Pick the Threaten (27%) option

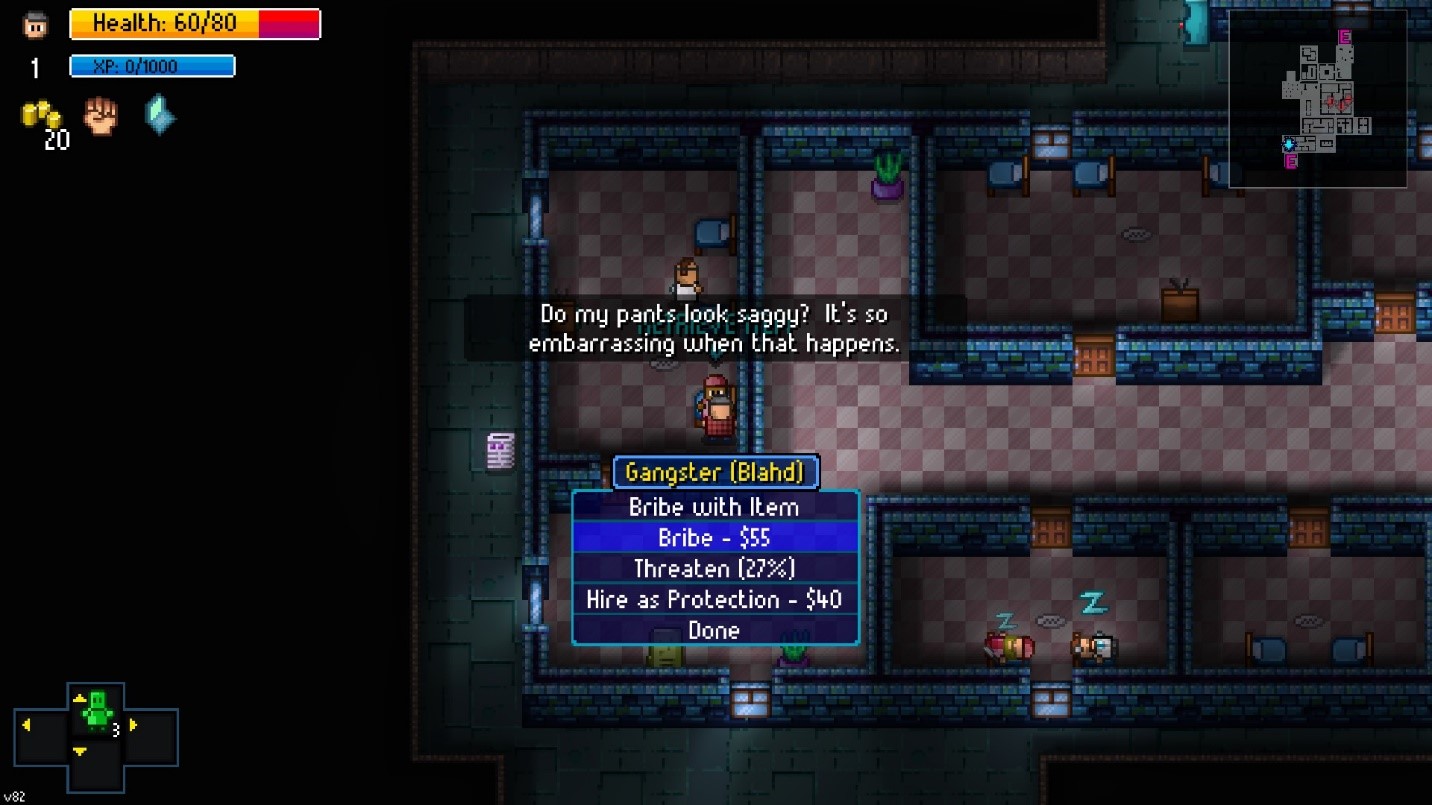[x=714, y=569]
